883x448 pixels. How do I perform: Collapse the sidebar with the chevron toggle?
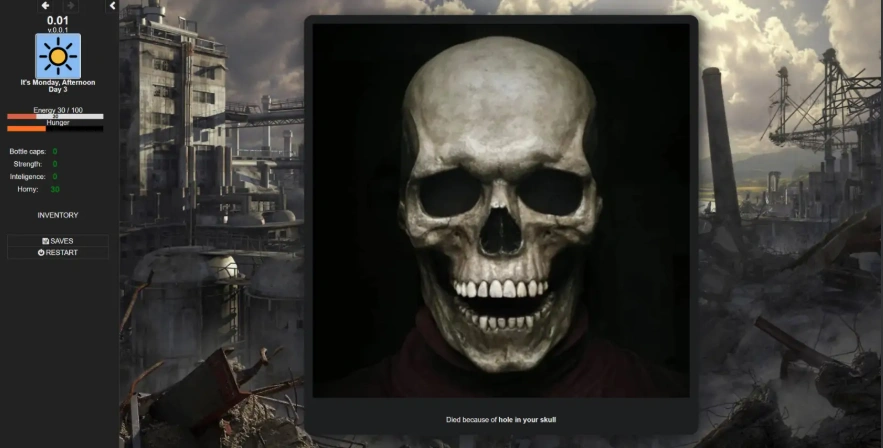[x=112, y=6]
